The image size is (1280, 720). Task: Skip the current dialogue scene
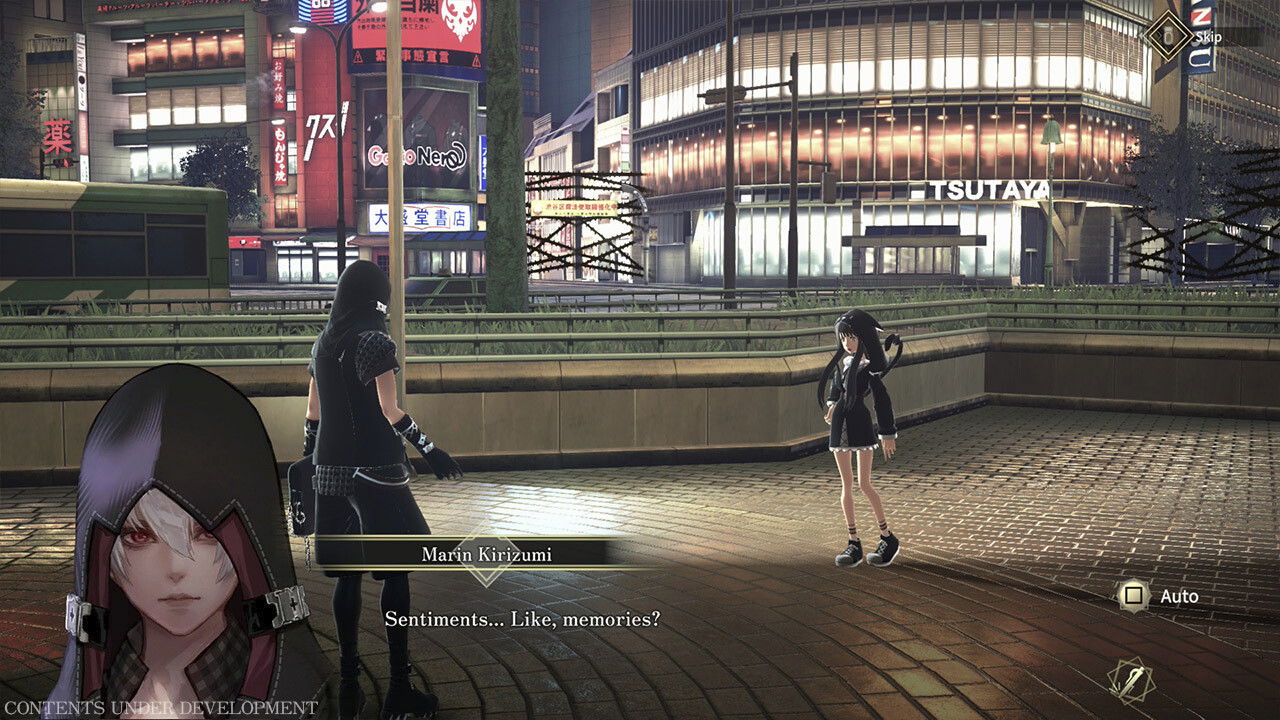[x=1169, y=37]
